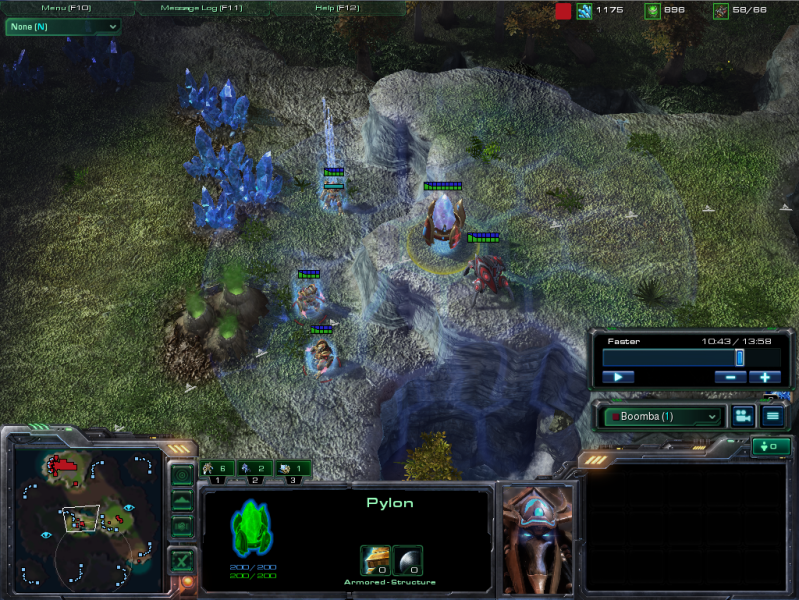Click the replay timeline slider
The width and height of the screenshot is (799, 600).
(670, 357)
